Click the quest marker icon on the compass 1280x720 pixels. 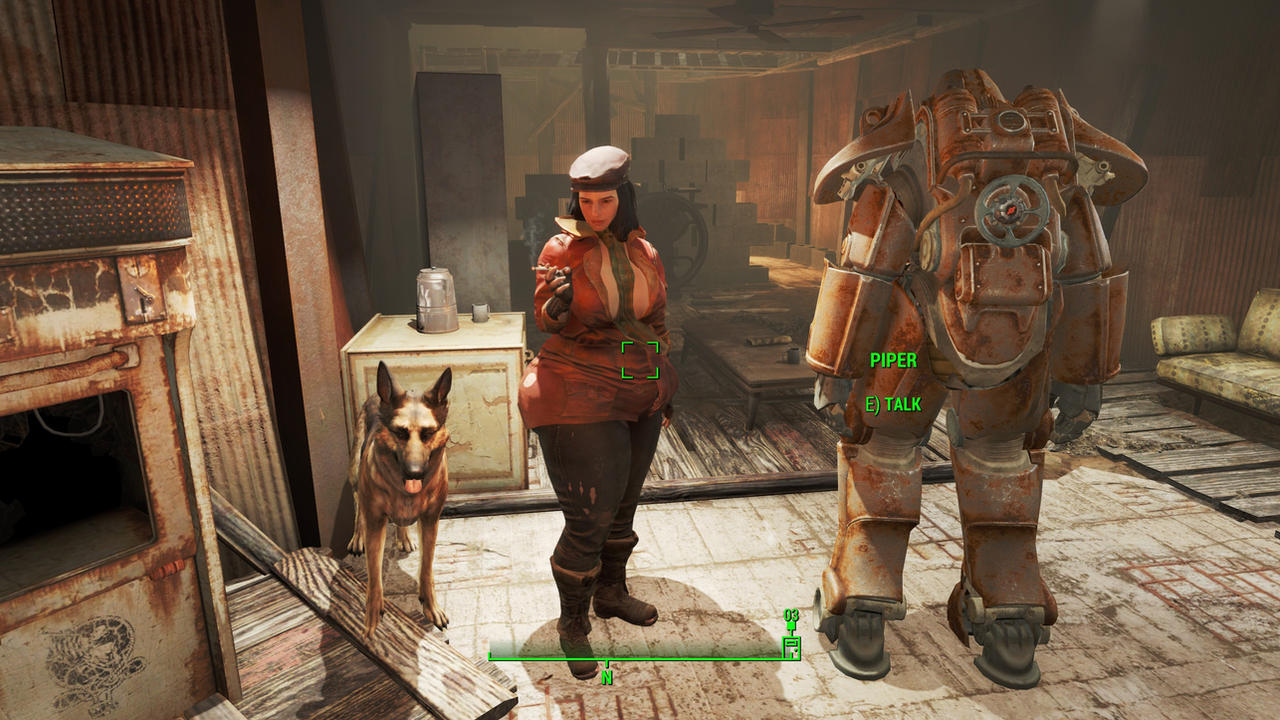(x=791, y=626)
